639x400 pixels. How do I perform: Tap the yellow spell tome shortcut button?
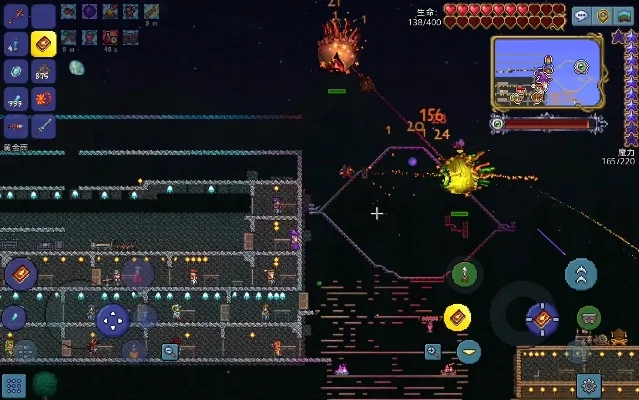click(458, 317)
